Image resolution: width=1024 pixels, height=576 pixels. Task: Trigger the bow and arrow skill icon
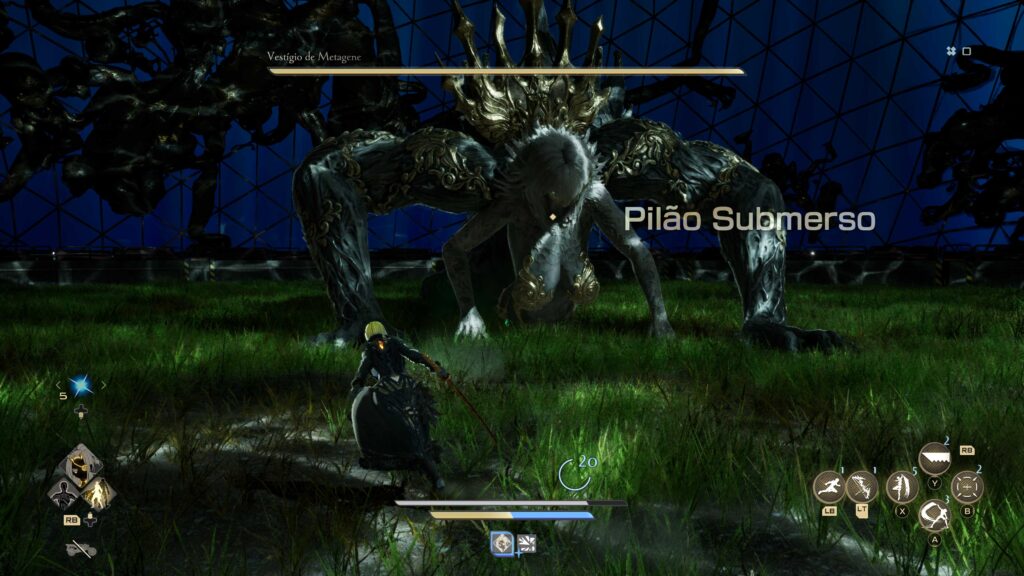[x=862, y=488]
